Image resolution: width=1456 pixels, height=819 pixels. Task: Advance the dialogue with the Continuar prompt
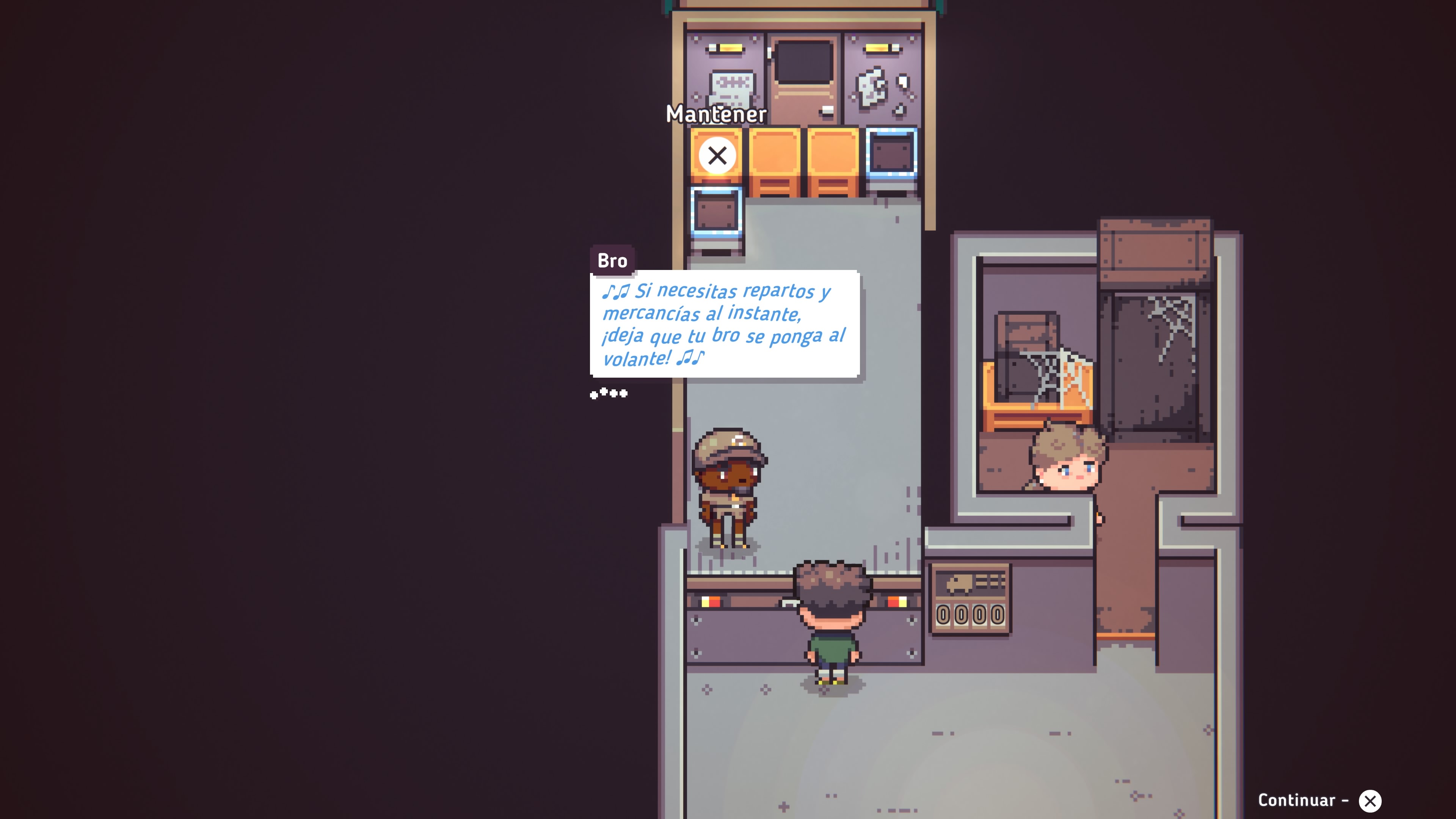coord(1369,800)
